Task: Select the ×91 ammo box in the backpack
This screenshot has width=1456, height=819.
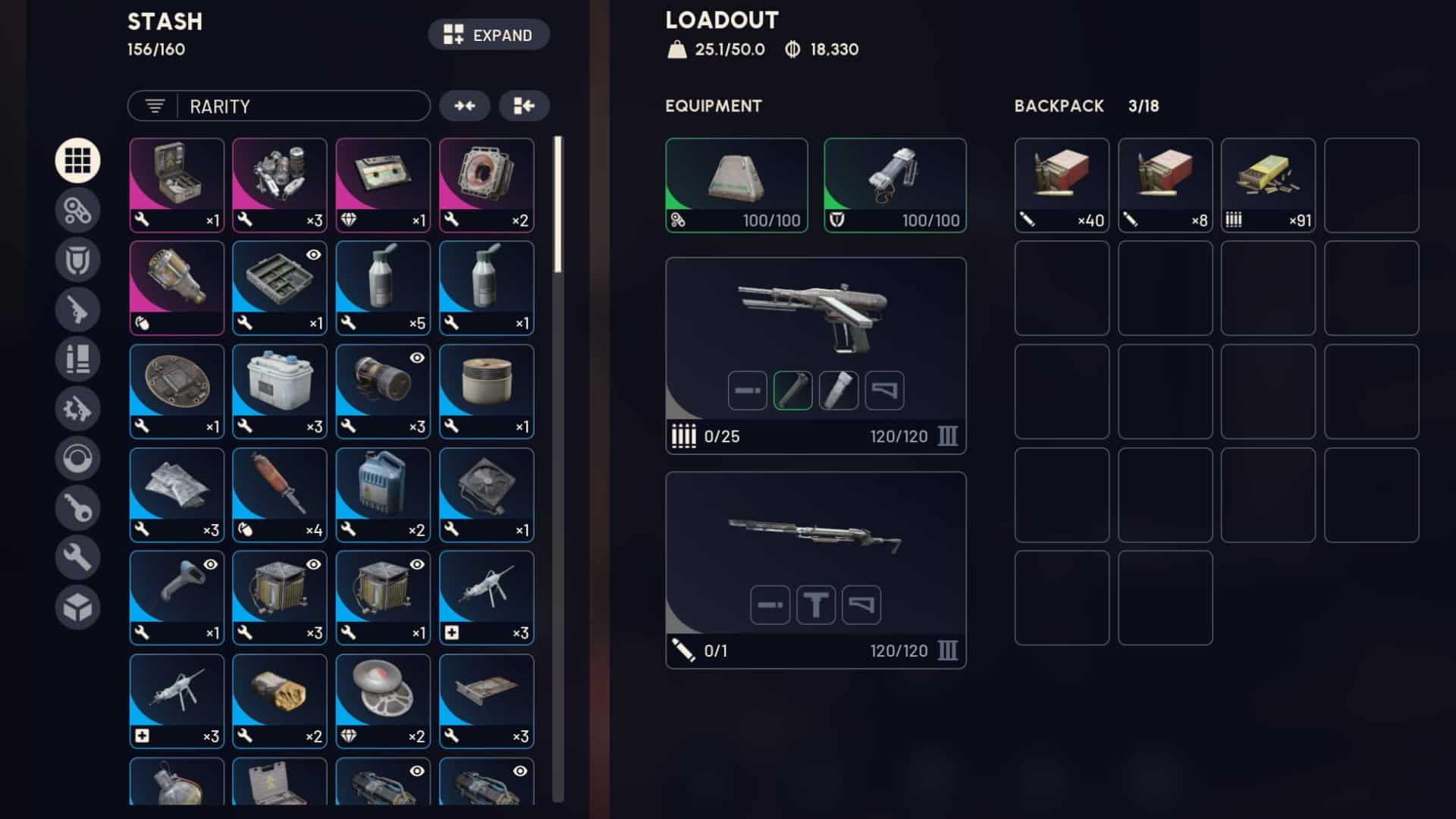Action: (1268, 185)
